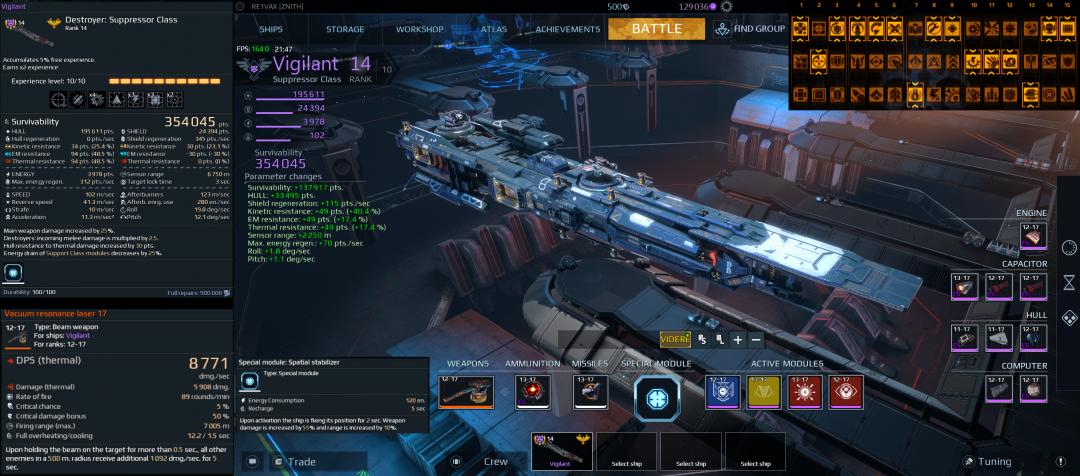Select the engine module slot
This screenshot has width=1080, height=476.
coord(1034,235)
